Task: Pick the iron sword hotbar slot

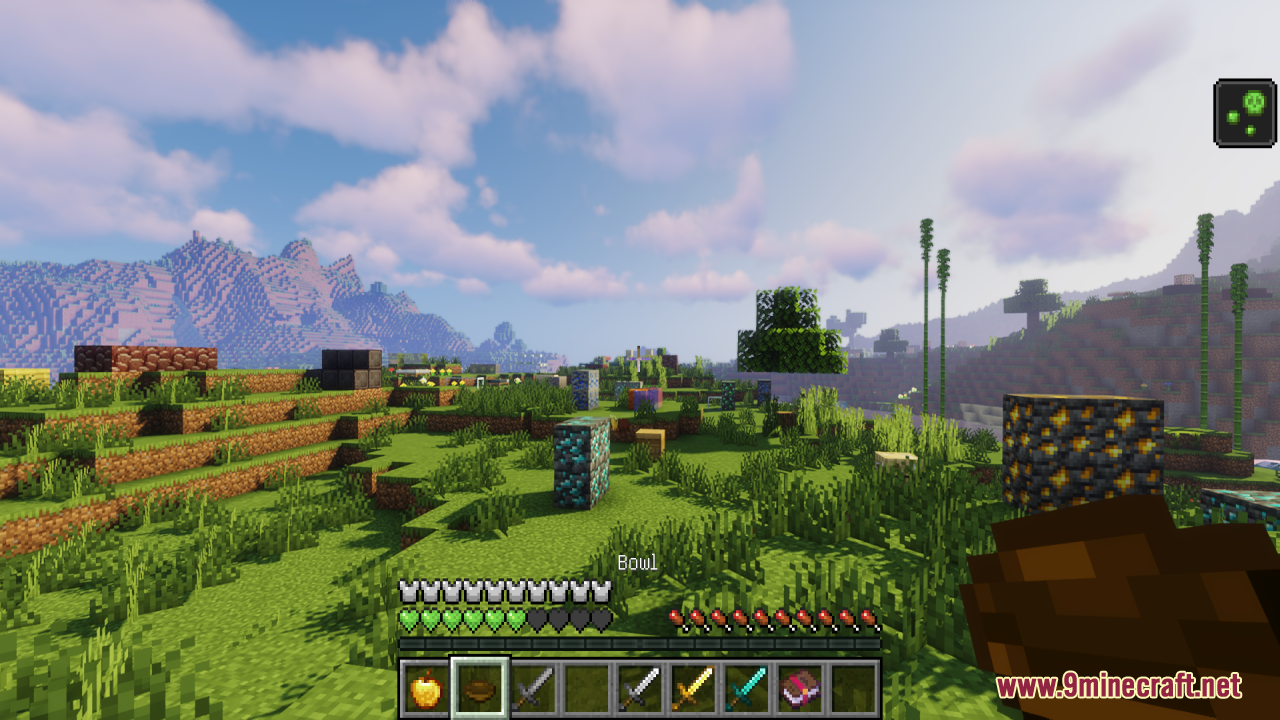Action: (642, 688)
